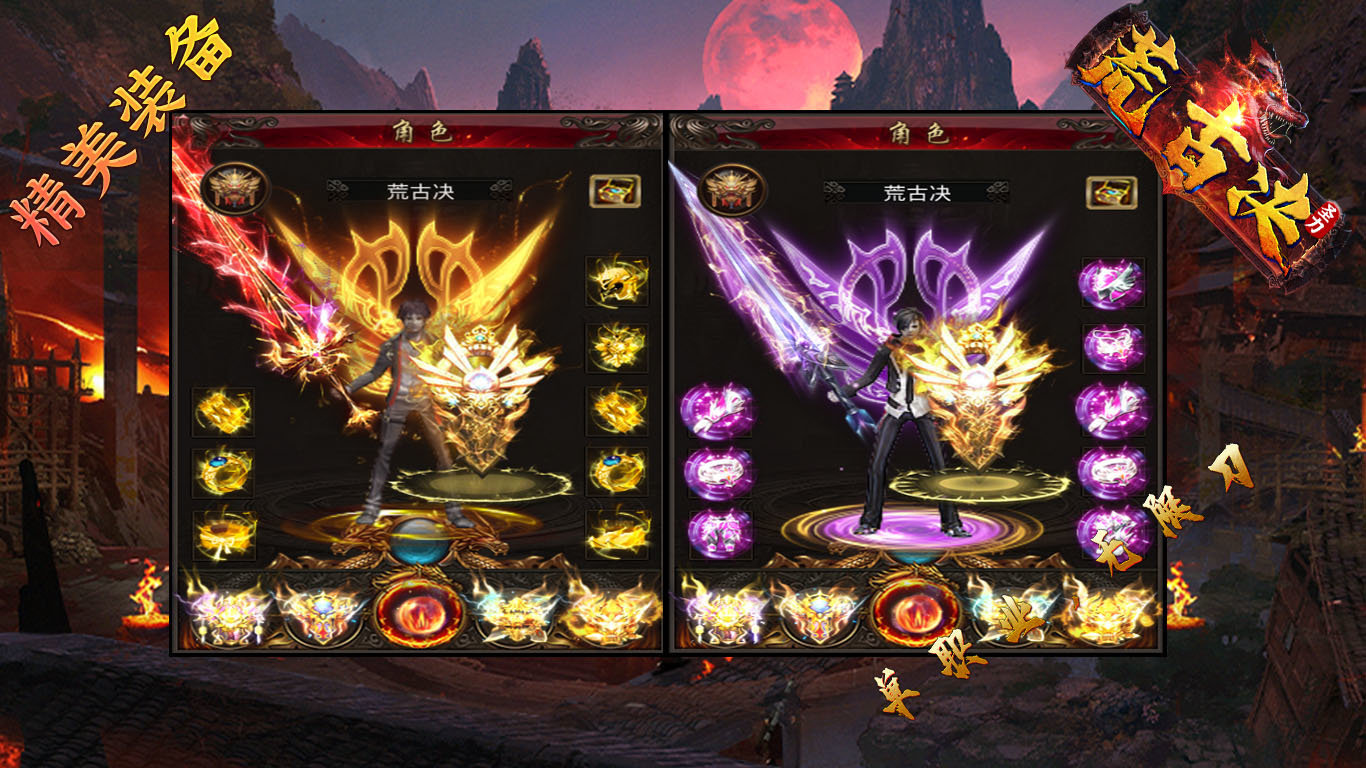Screen dimensions: 1366x768
Task: Select the gold medallion slot beneath the gold helmet
Action: click(616, 347)
